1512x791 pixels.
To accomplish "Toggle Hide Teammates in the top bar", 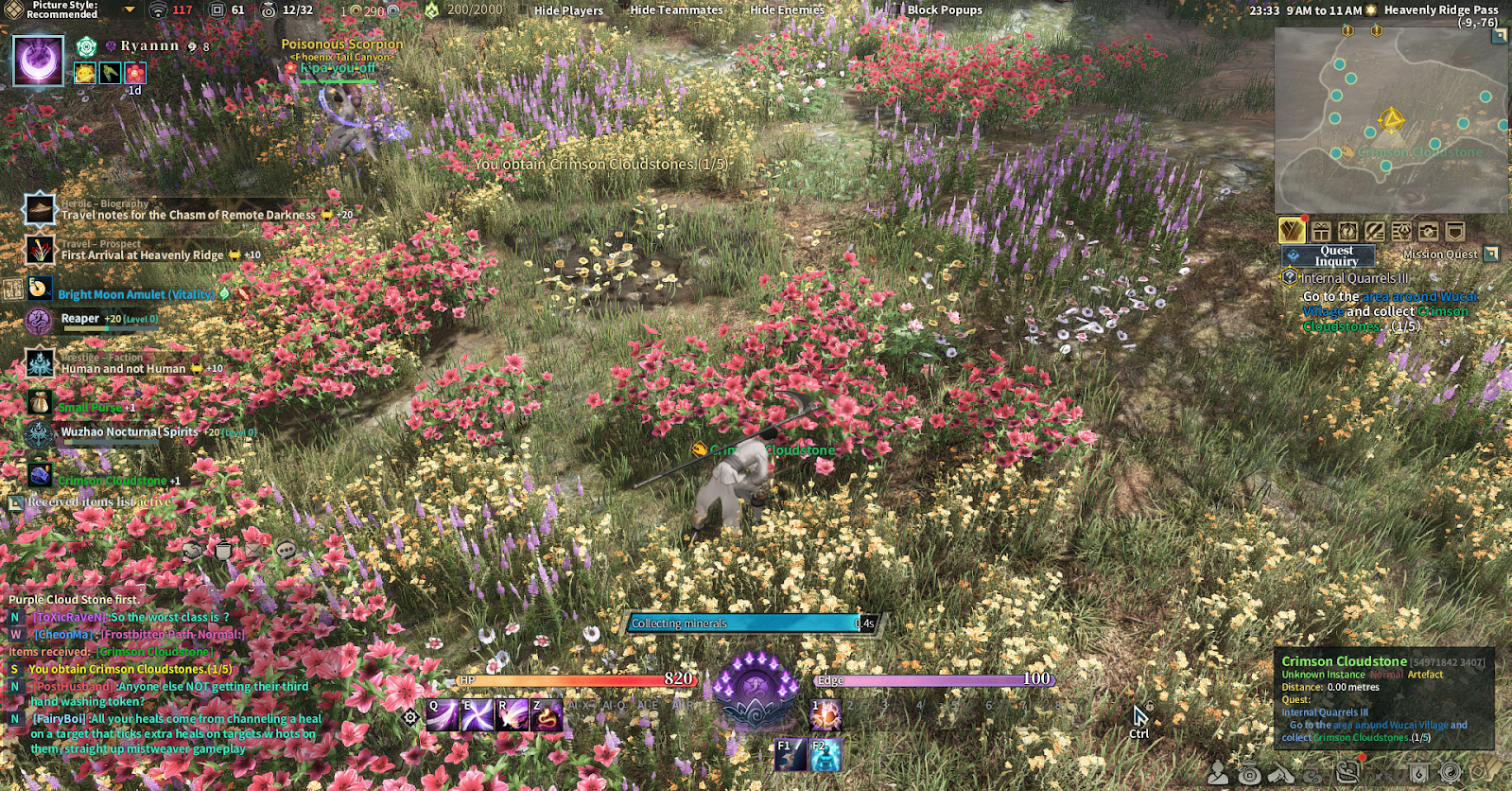I will tap(676, 10).
